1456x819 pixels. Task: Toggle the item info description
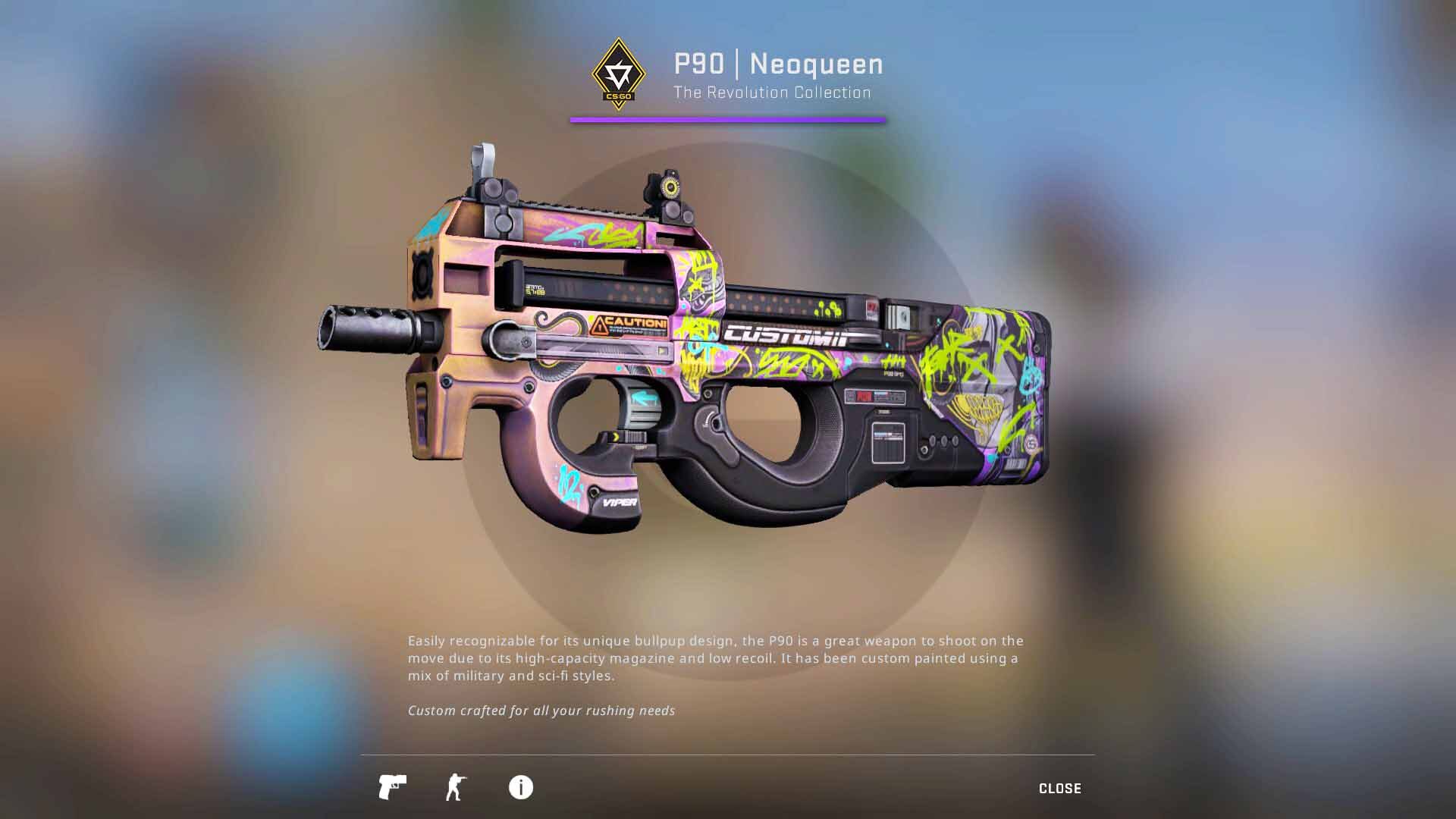coord(520,787)
